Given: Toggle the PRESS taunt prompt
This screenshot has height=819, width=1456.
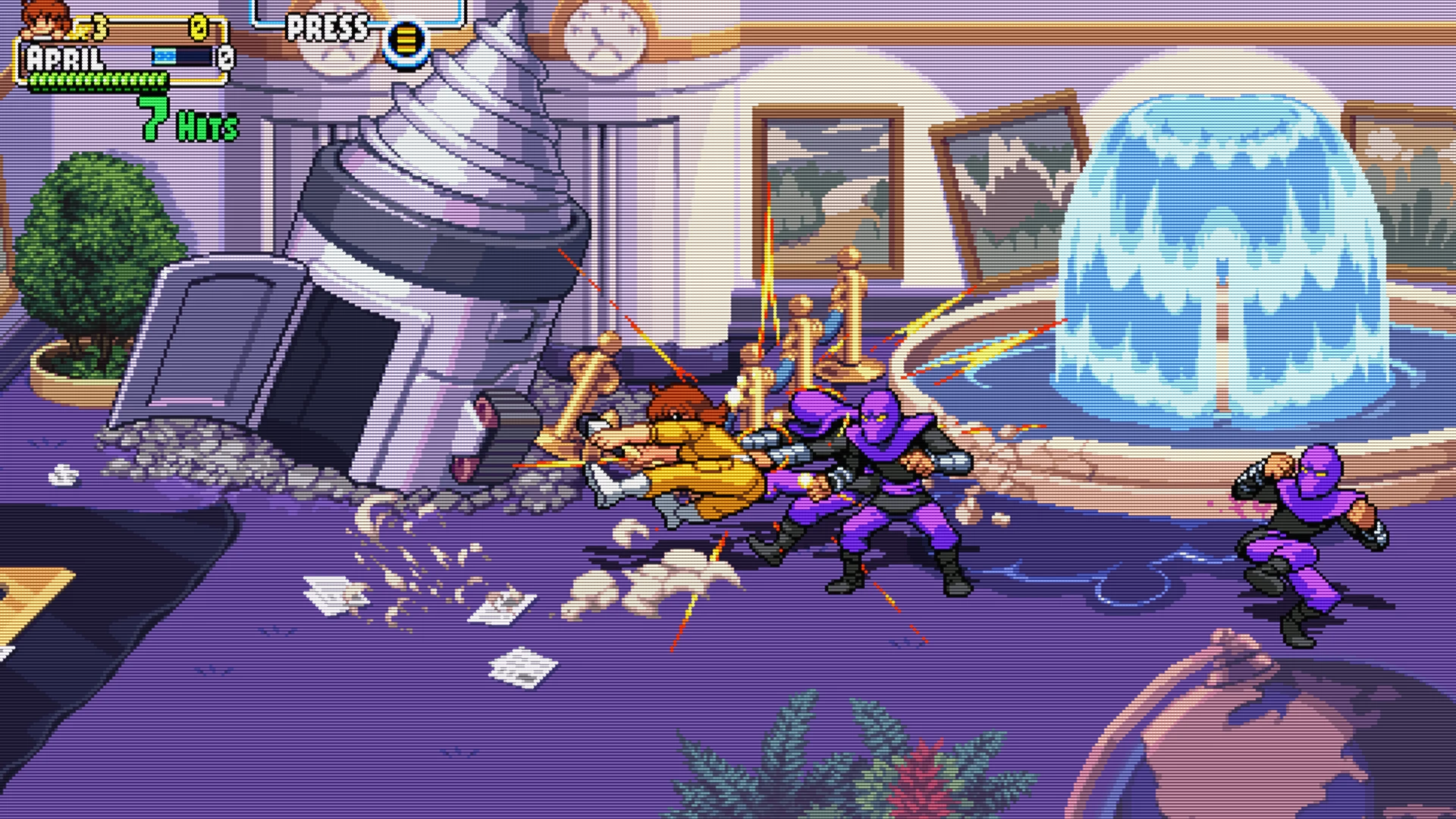Looking at the screenshot, I should [326, 27].
